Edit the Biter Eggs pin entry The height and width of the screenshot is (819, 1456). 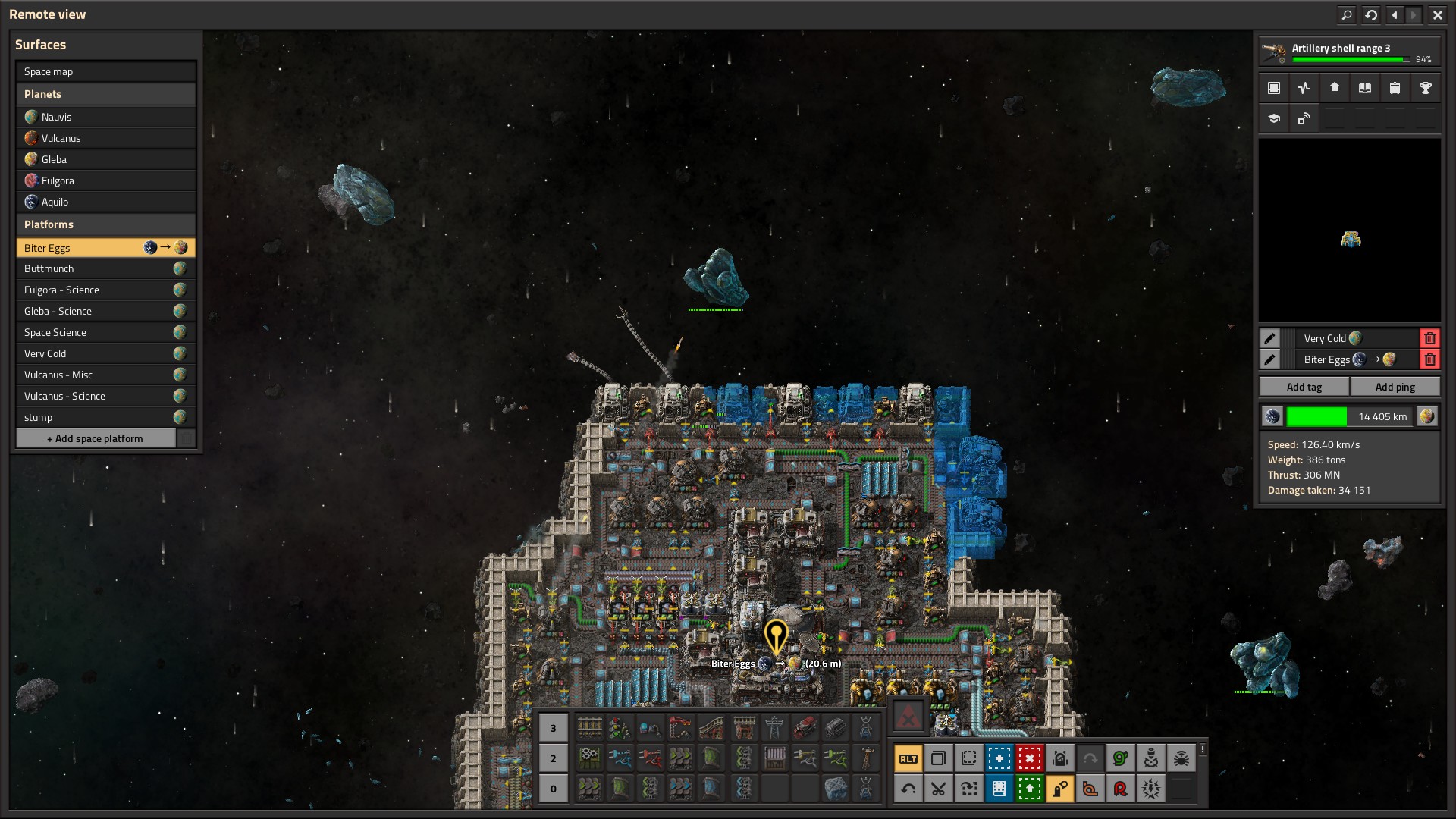point(1269,359)
